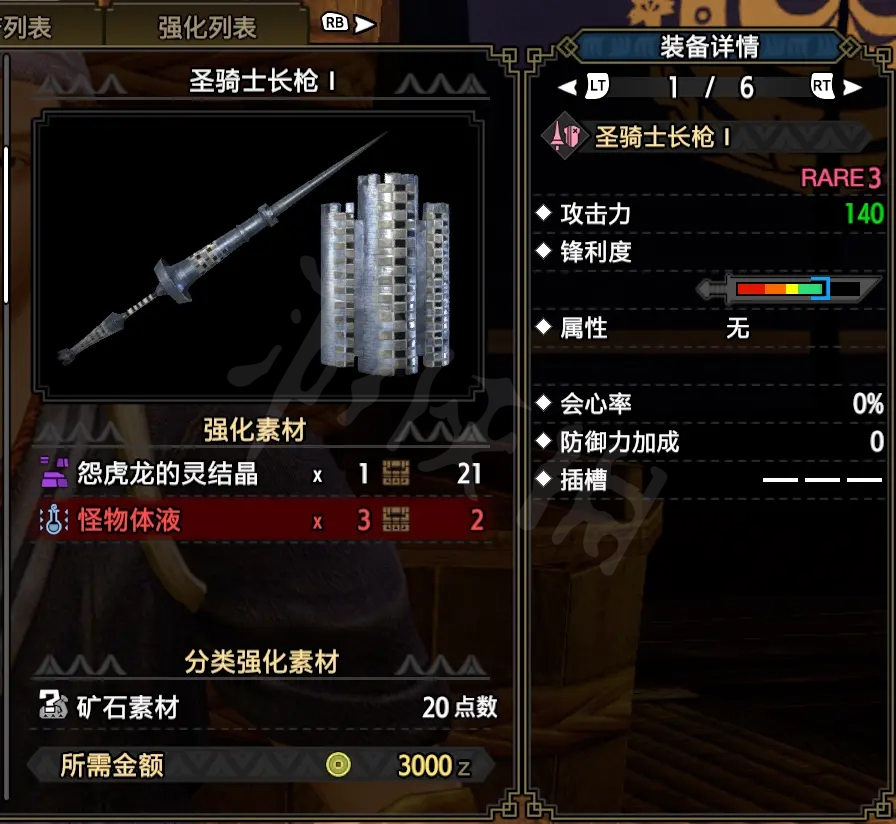Choose the highlighted 怪物体液 material row

[262, 520]
